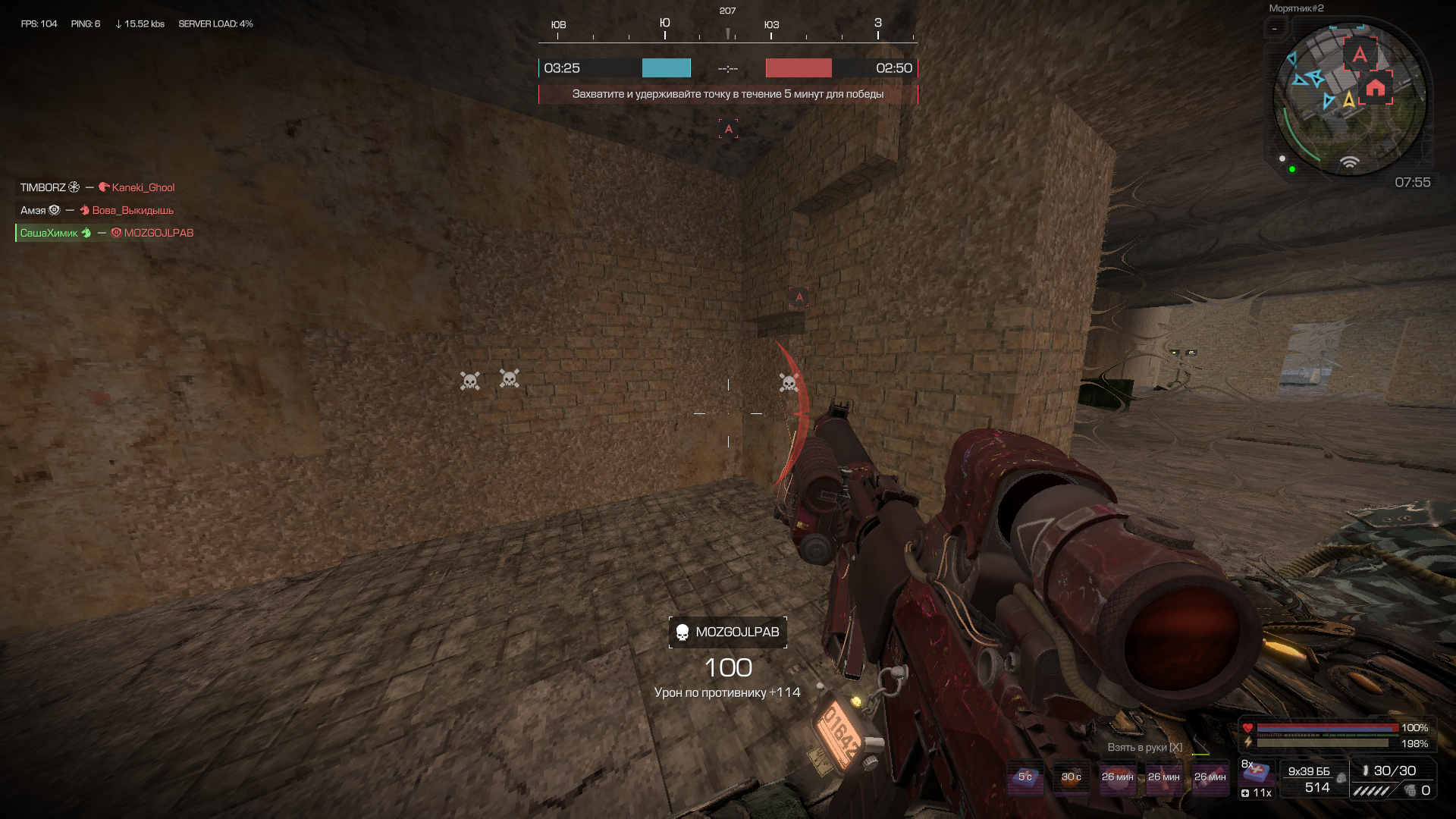
Task: Click the medkit buff icon showing 5 с
Action: point(1025,779)
